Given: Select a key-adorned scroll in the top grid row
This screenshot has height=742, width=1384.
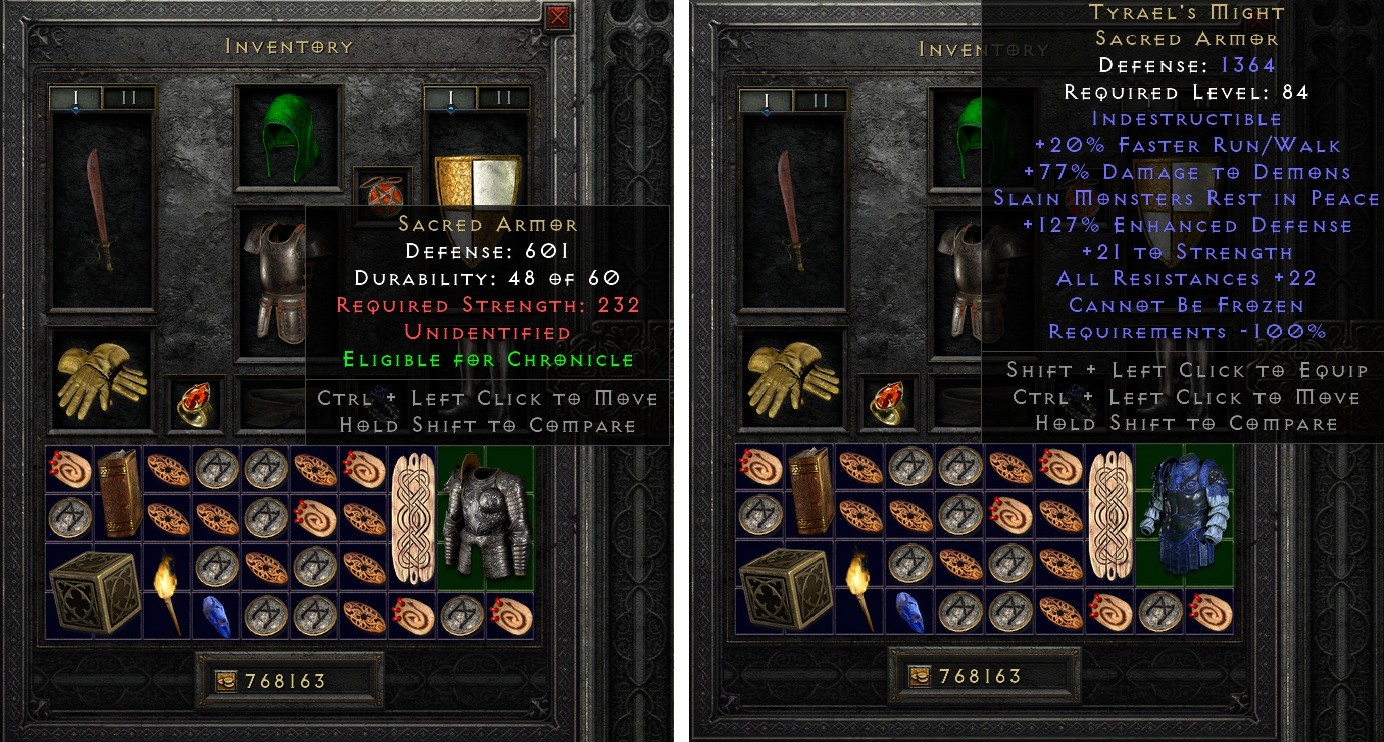Looking at the screenshot, I should (x=67, y=467).
